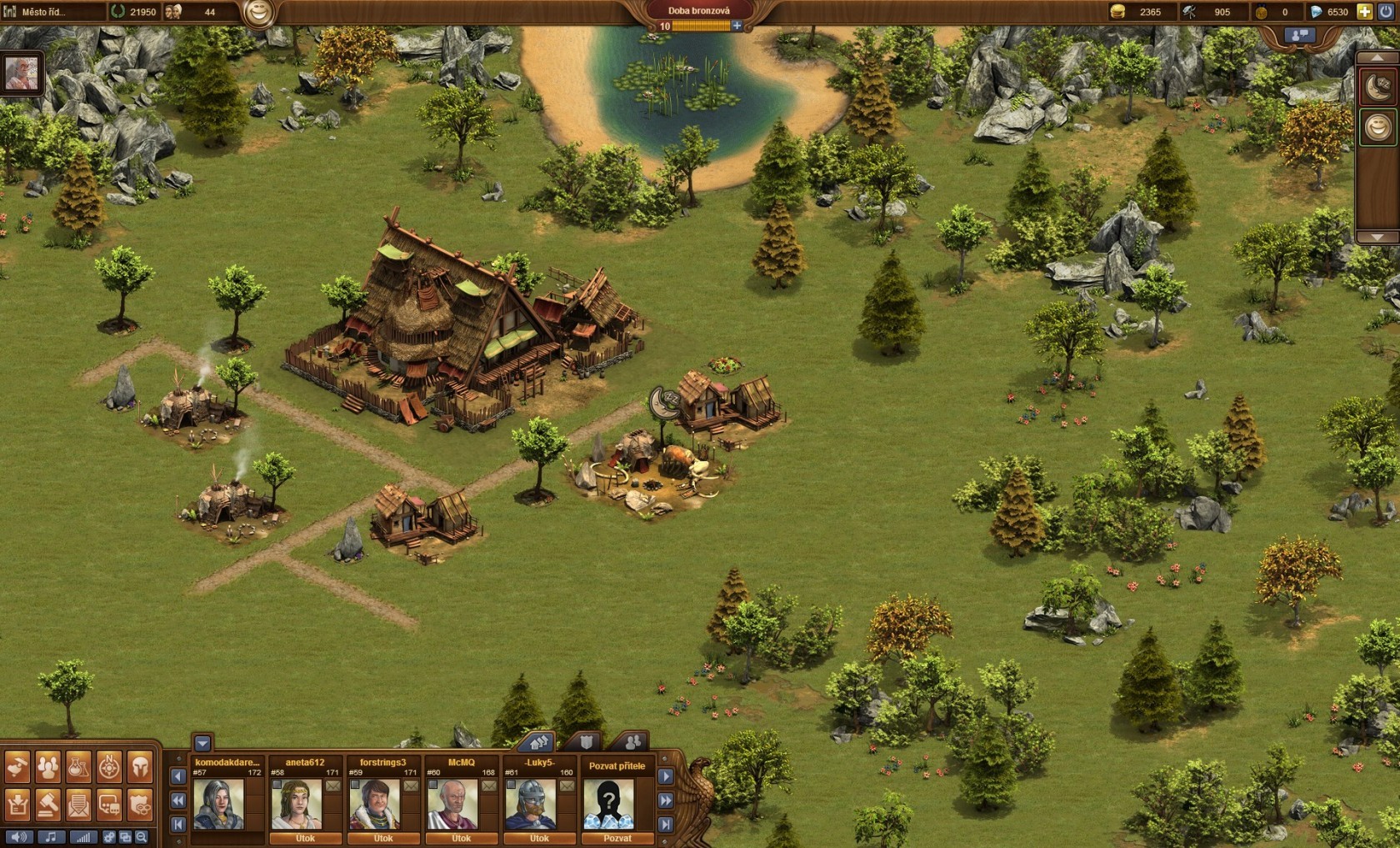
Task: Open army management helmet icon
Action: (140, 767)
